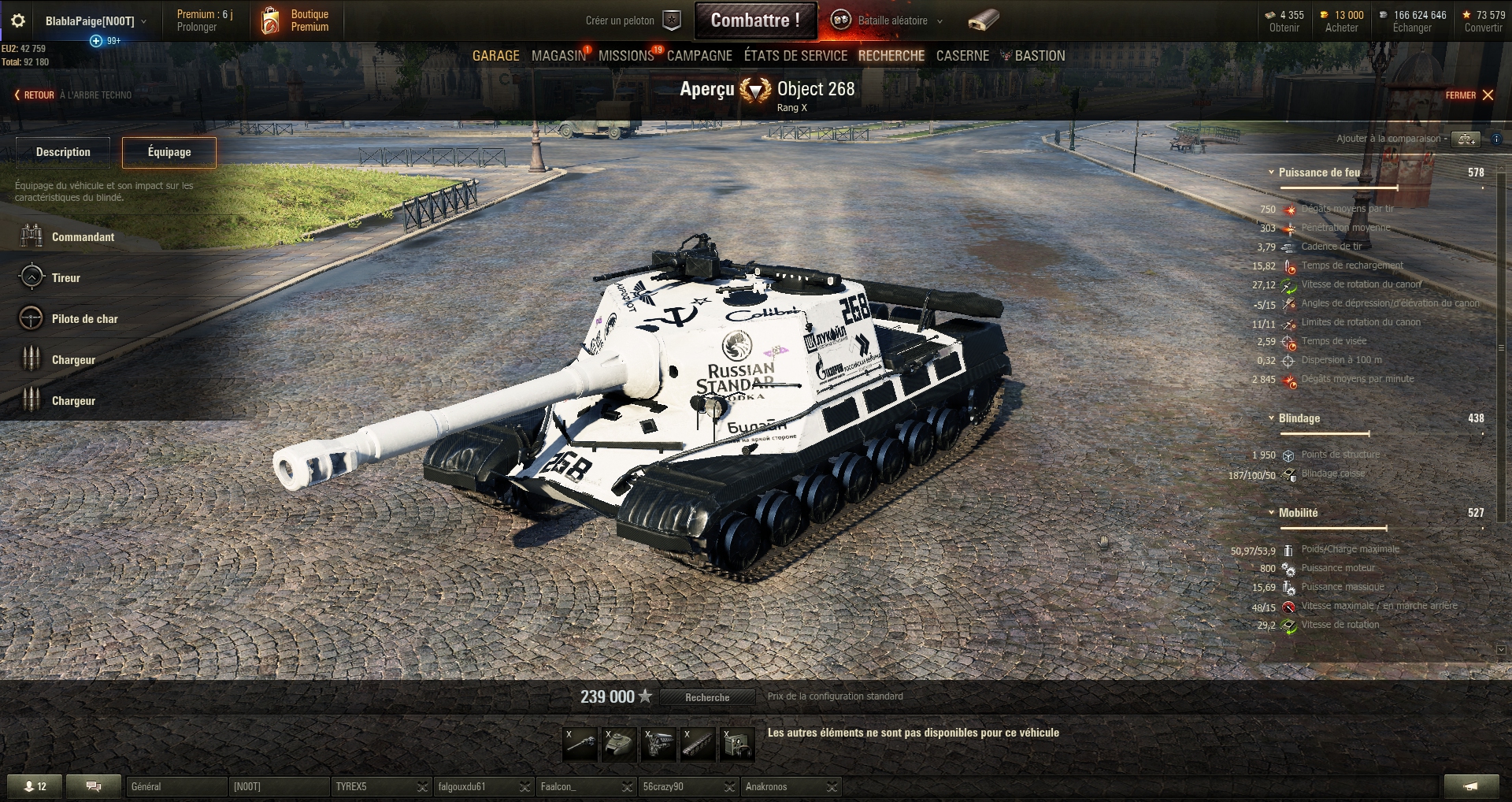Select the Tireur crew member icon

[x=31, y=277]
